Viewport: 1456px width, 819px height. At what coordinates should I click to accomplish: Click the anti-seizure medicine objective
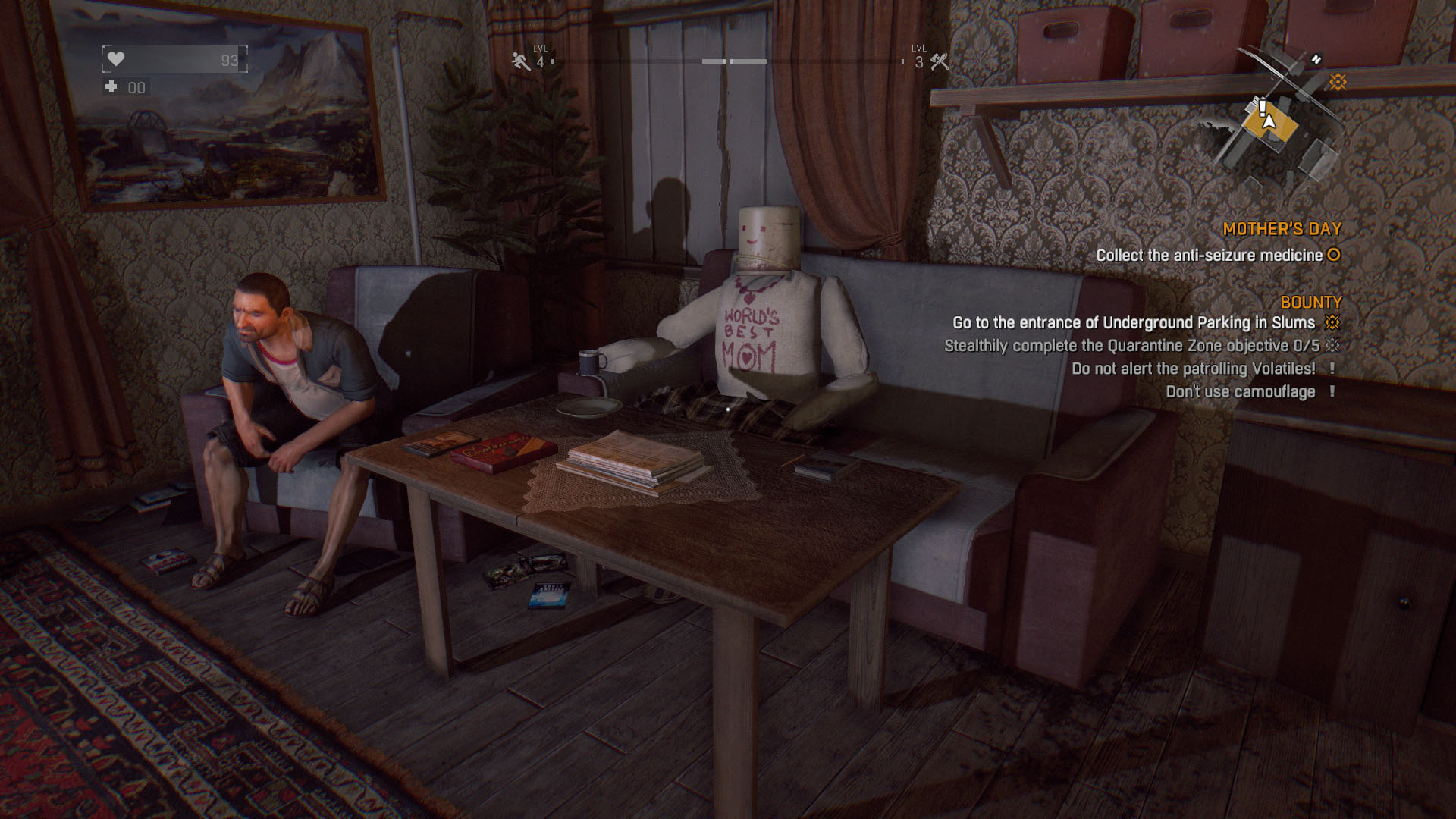click(1209, 256)
